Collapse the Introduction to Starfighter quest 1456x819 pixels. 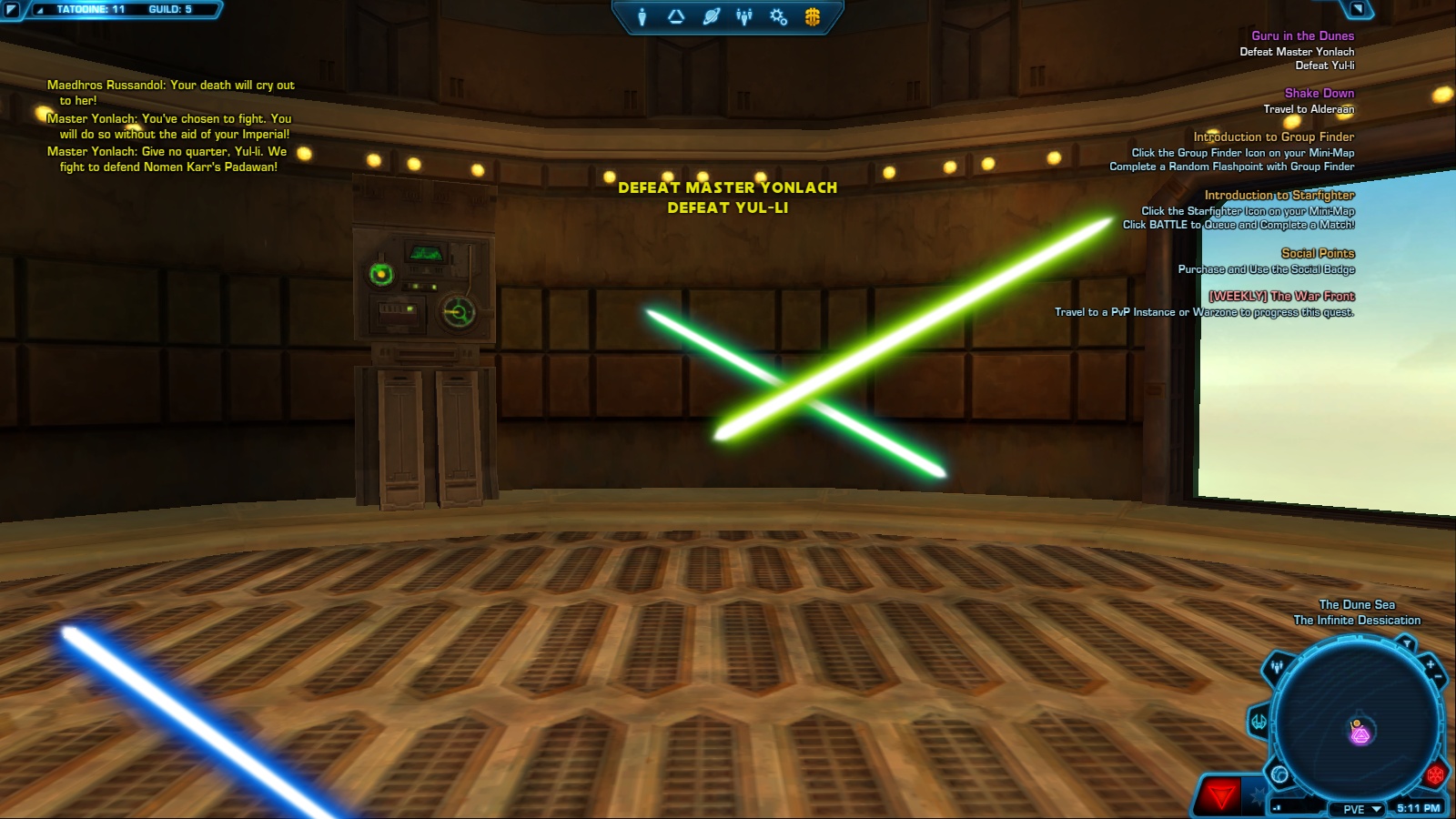[x=1279, y=195]
